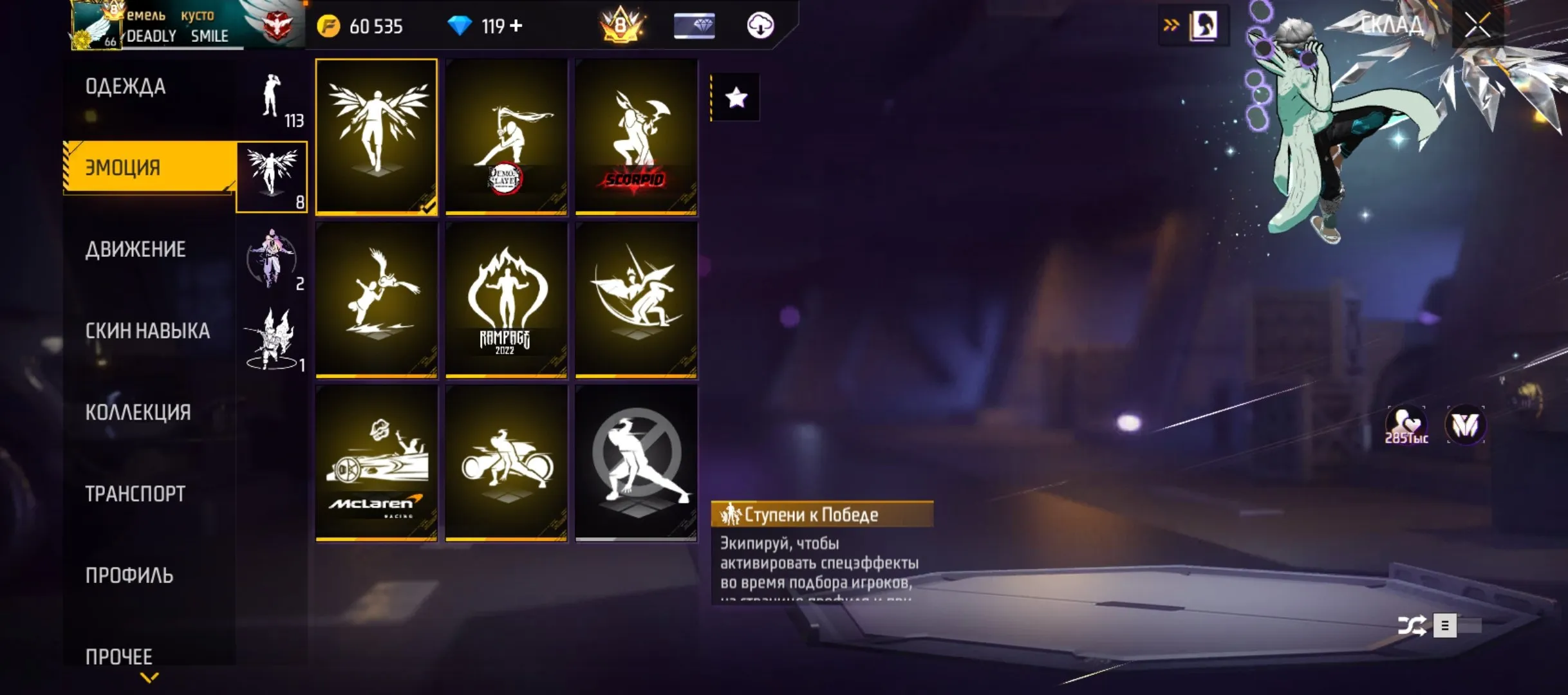Select the Demon Slayer emote tile
Image resolution: width=1568 pixels, height=695 pixels.
click(x=507, y=136)
